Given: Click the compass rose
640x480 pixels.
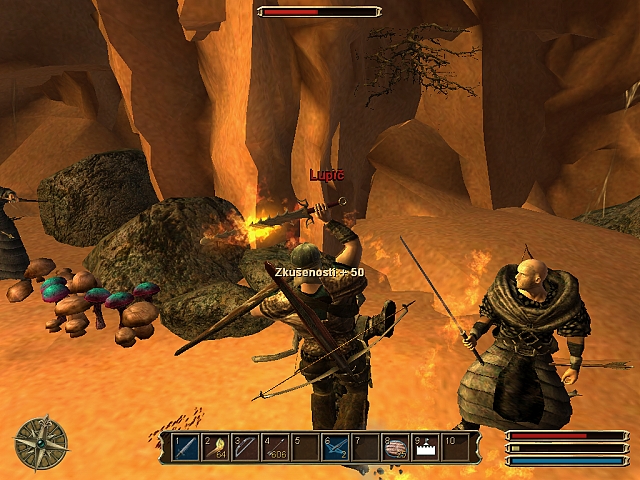Looking at the screenshot, I should 41,443.
